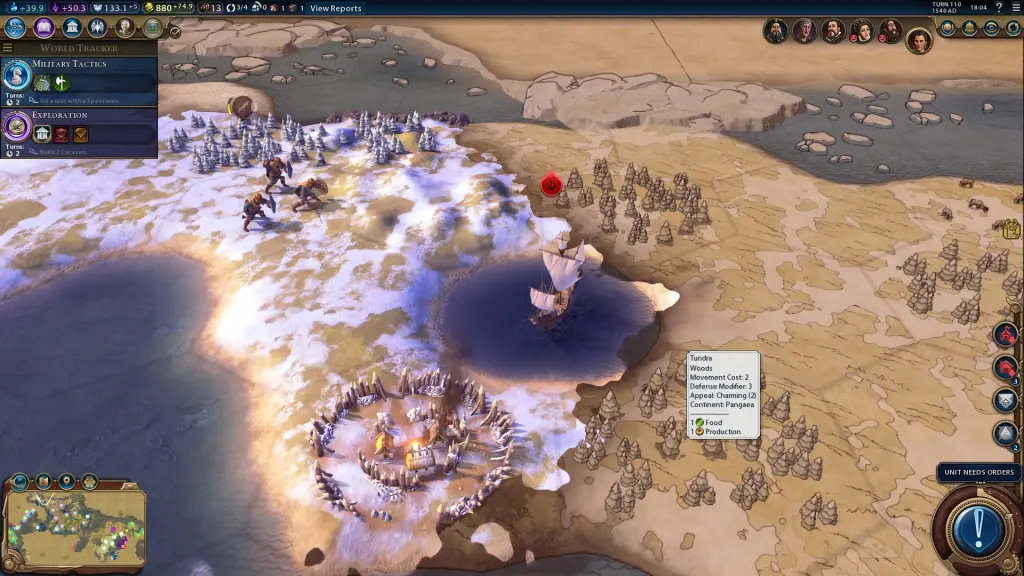Open the Great People screen icon
This screenshot has width=1024, height=576.
(126, 27)
